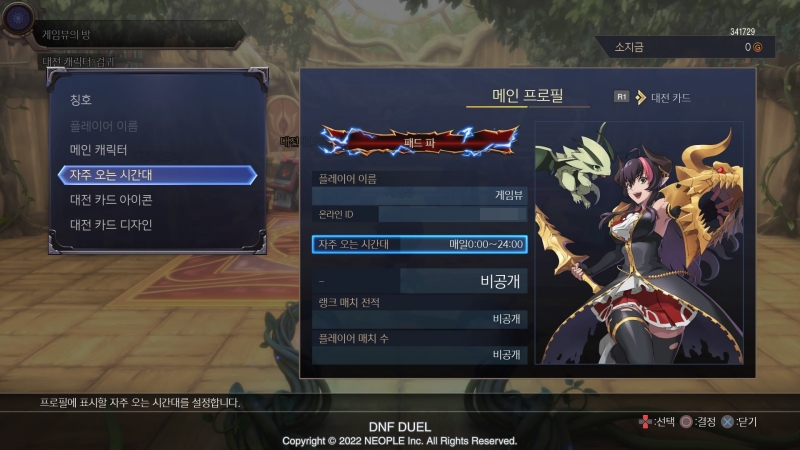This screenshot has height=450, width=800.
Task: Select the 플레이어 이름 profile field
Action: [419, 188]
